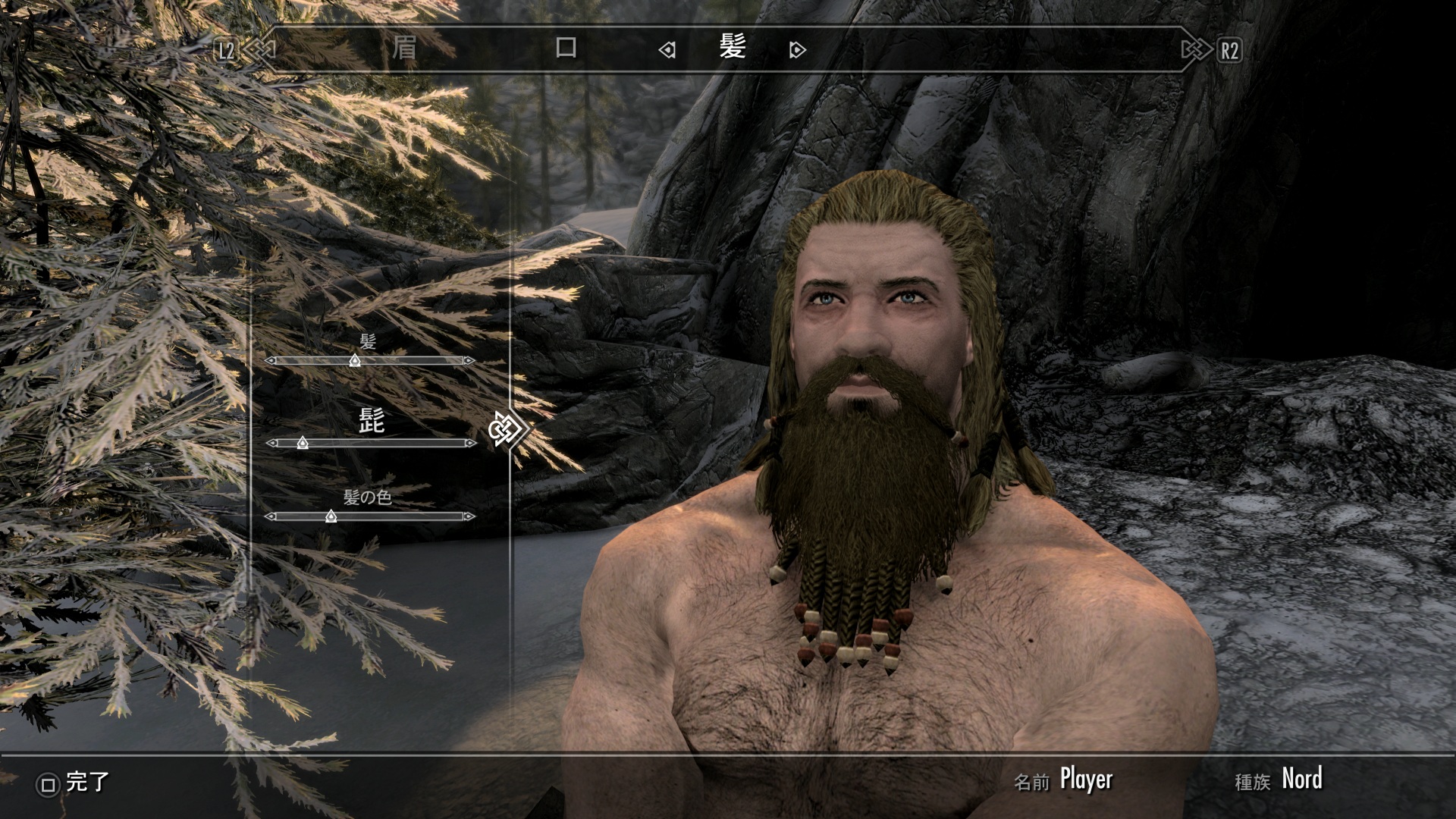This screenshot has width=1456, height=819.
Task: Click the 髪の色 slider's right end arrow
Action: [x=469, y=516]
